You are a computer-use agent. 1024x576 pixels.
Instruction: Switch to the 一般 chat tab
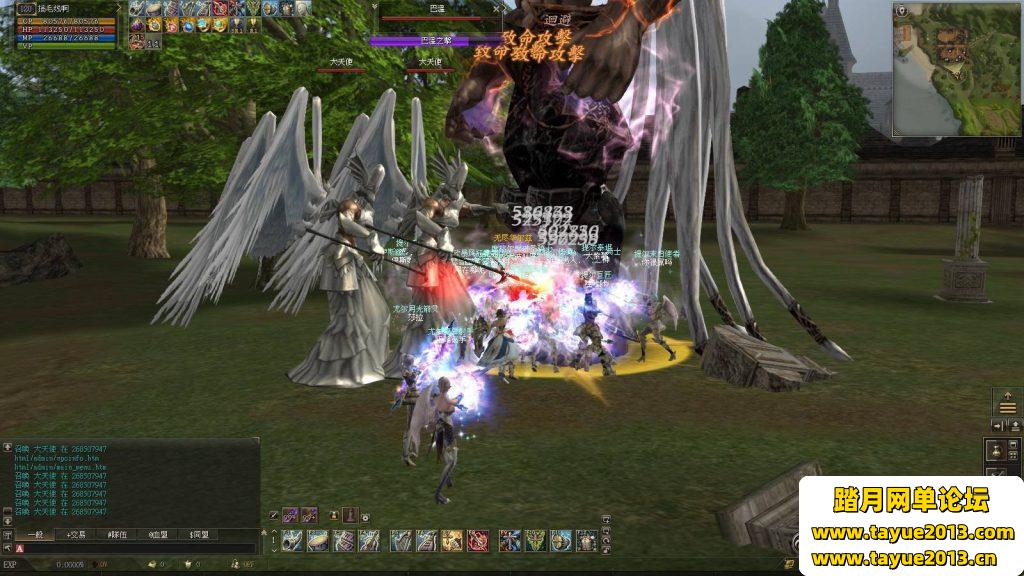coord(36,535)
